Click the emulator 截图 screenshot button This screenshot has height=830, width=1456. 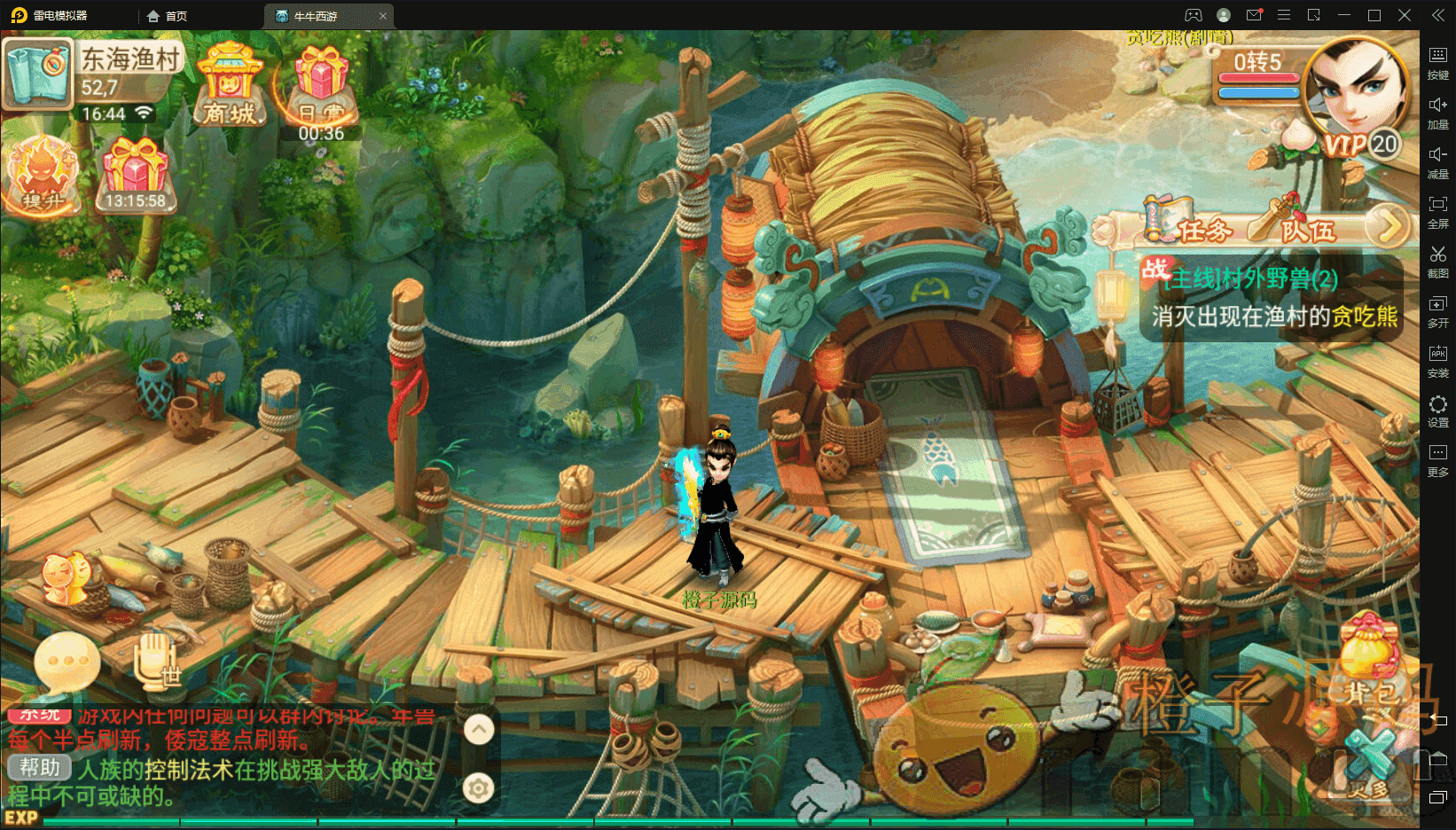pyautogui.click(x=1437, y=261)
